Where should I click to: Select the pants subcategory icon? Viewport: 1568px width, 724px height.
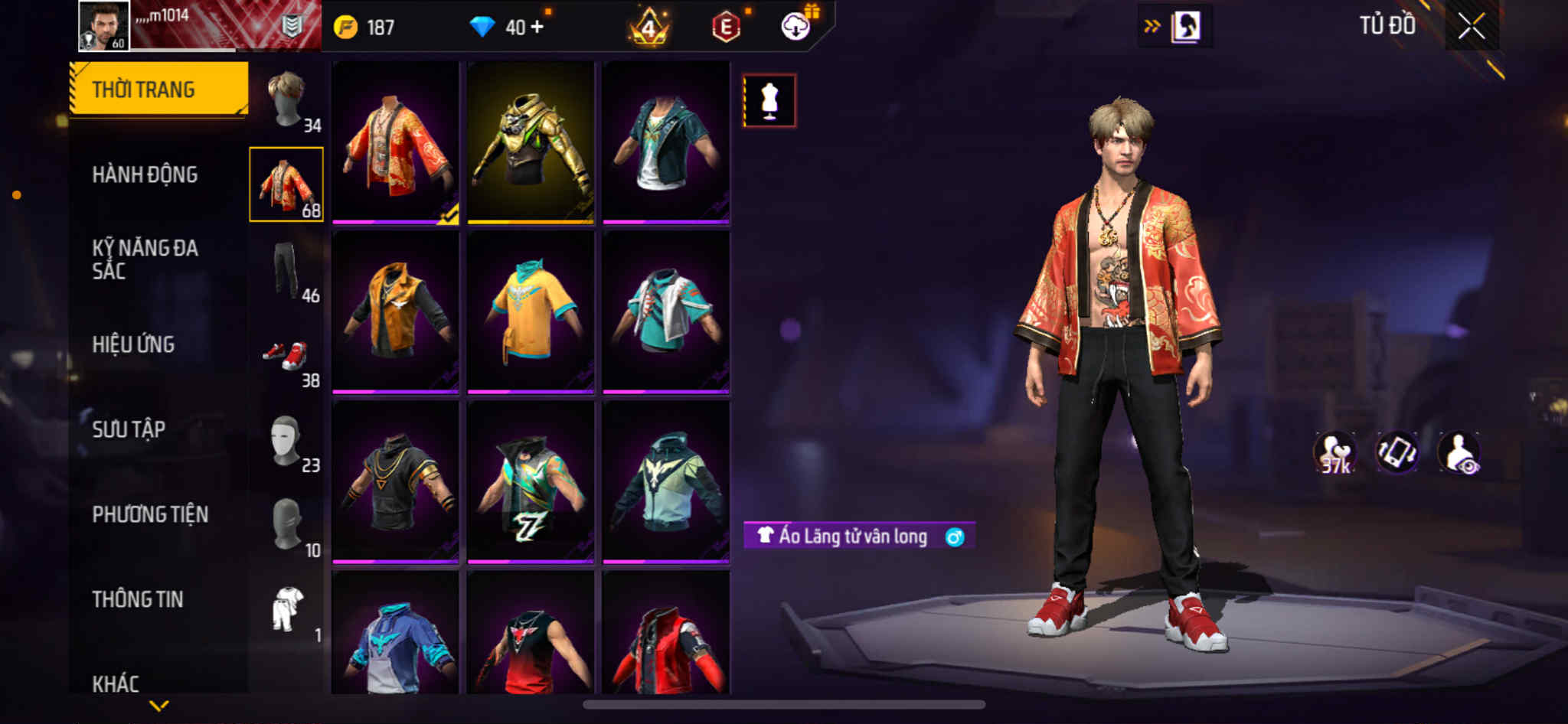pos(287,270)
